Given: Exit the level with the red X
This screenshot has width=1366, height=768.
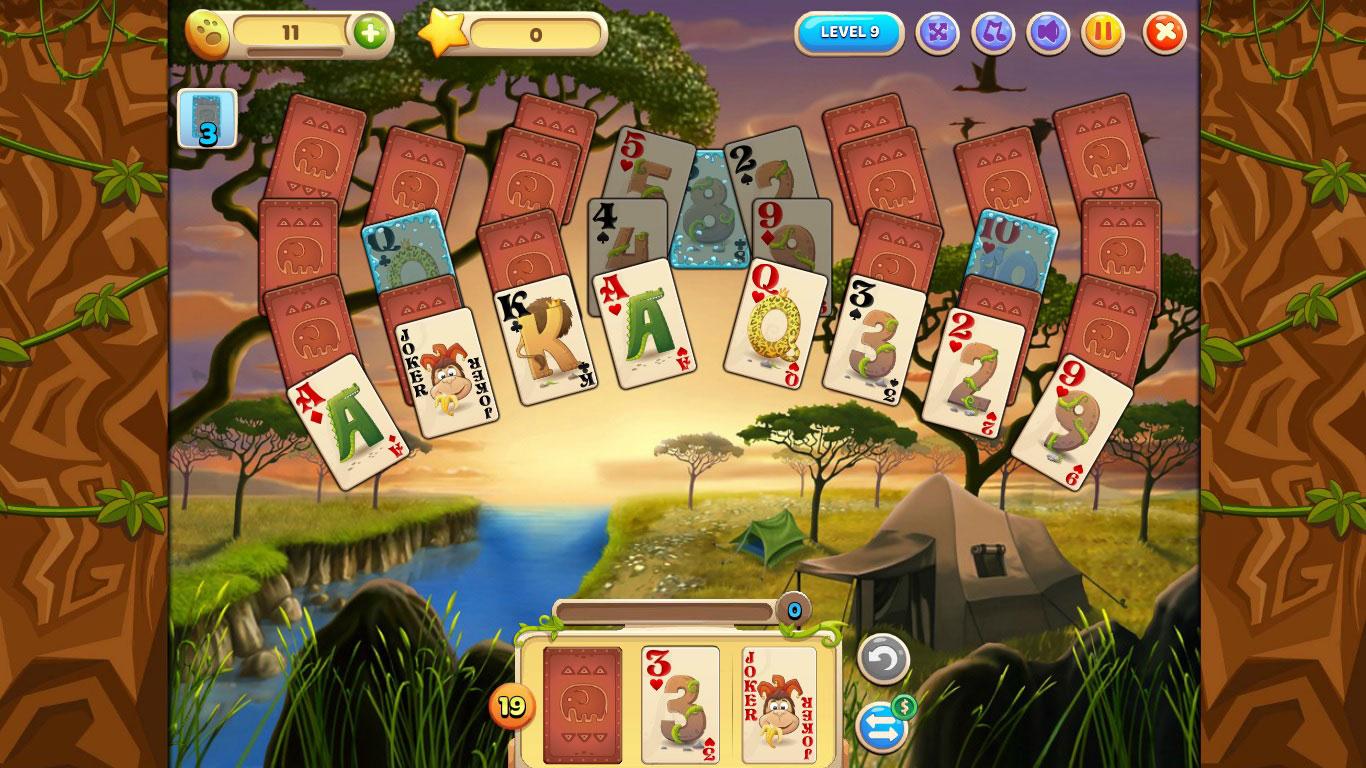Looking at the screenshot, I should tap(1163, 33).
